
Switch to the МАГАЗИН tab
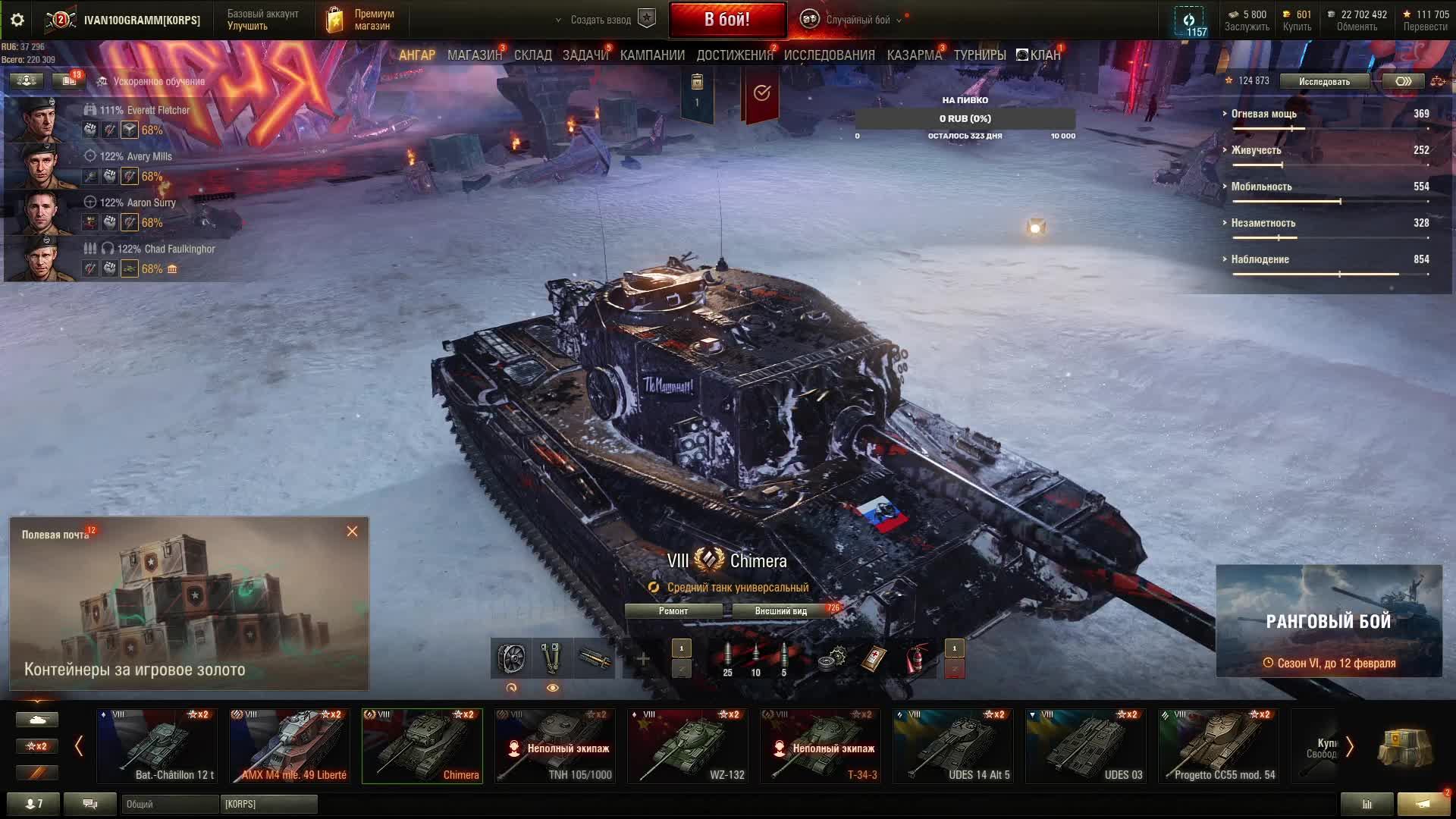(474, 55)
